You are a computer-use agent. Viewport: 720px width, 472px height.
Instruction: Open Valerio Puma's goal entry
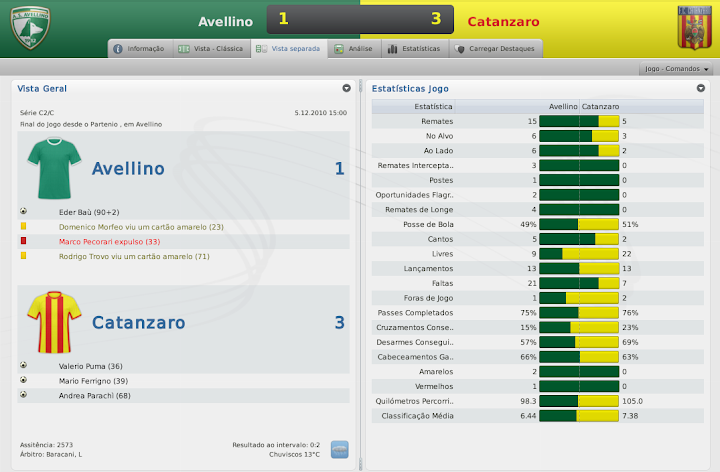tap(92, 365)
